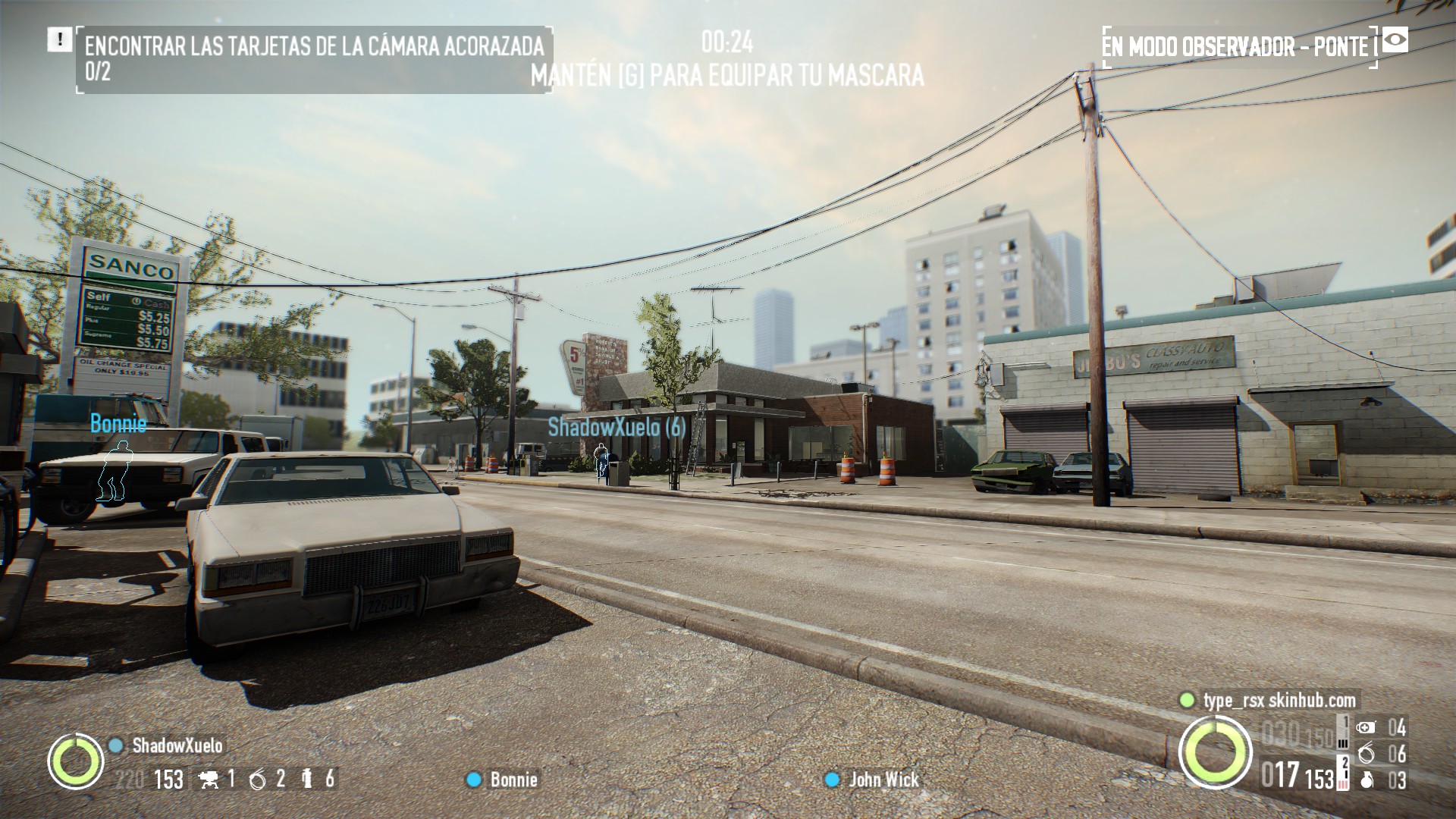Select the grenade count icon
Screen dimensions: 1456x819
[1367, 780]
